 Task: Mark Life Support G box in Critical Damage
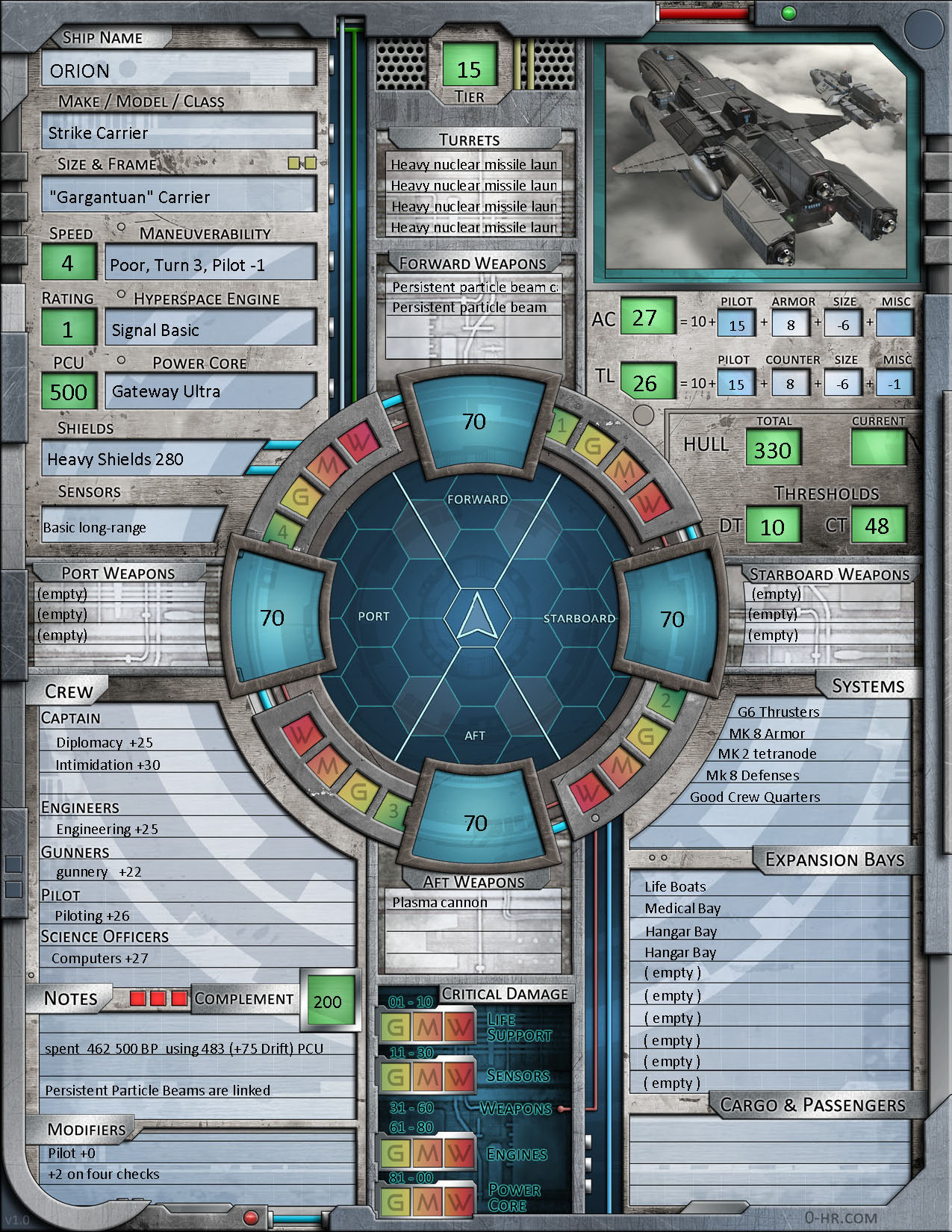pyautogui.click(x=396, y=1027)
